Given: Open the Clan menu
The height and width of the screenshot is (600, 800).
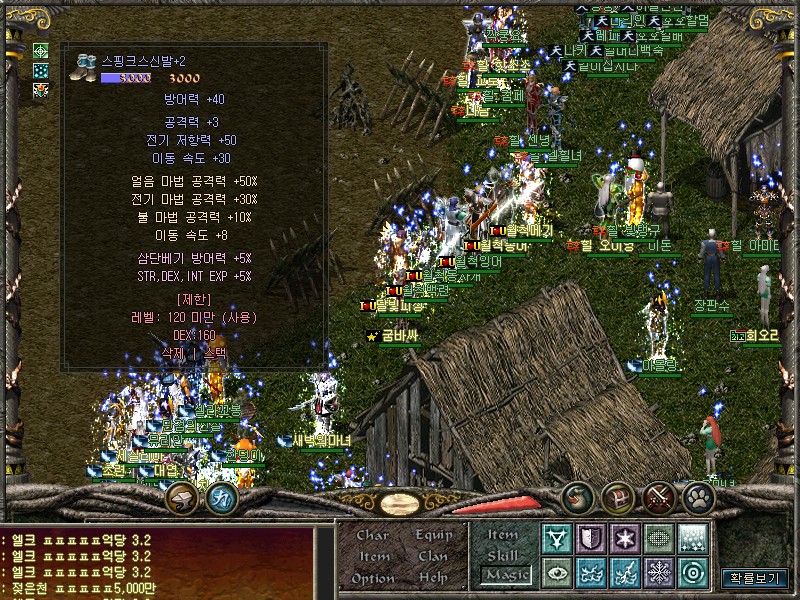Looking at the screenshot, I should [x=434, y=556].
